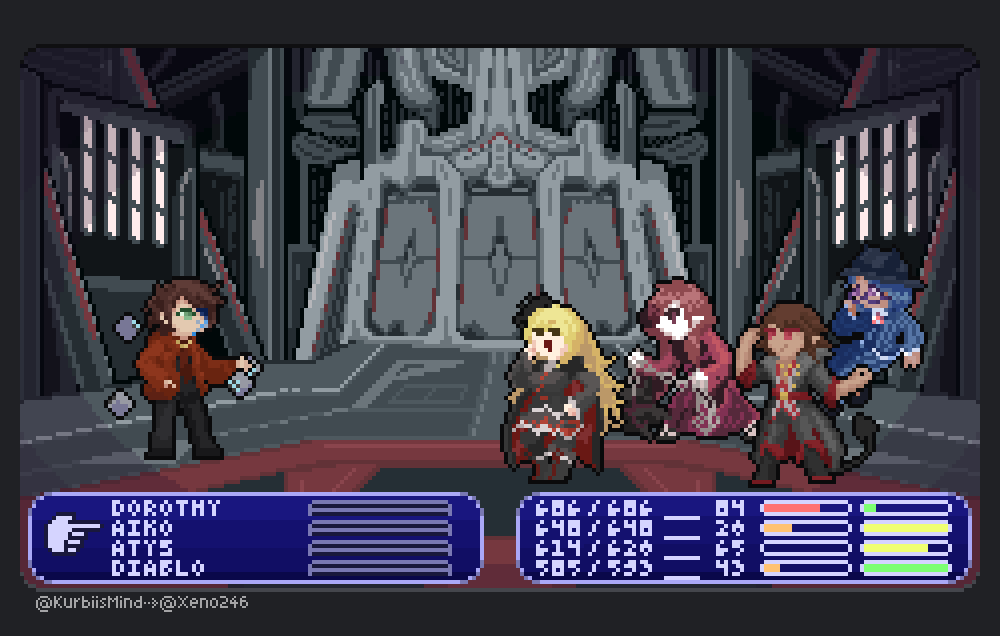Select DOROTHY in the battle name list
Screen dimensions: 1000x636
pyautogui.click(x=166, y=508)
